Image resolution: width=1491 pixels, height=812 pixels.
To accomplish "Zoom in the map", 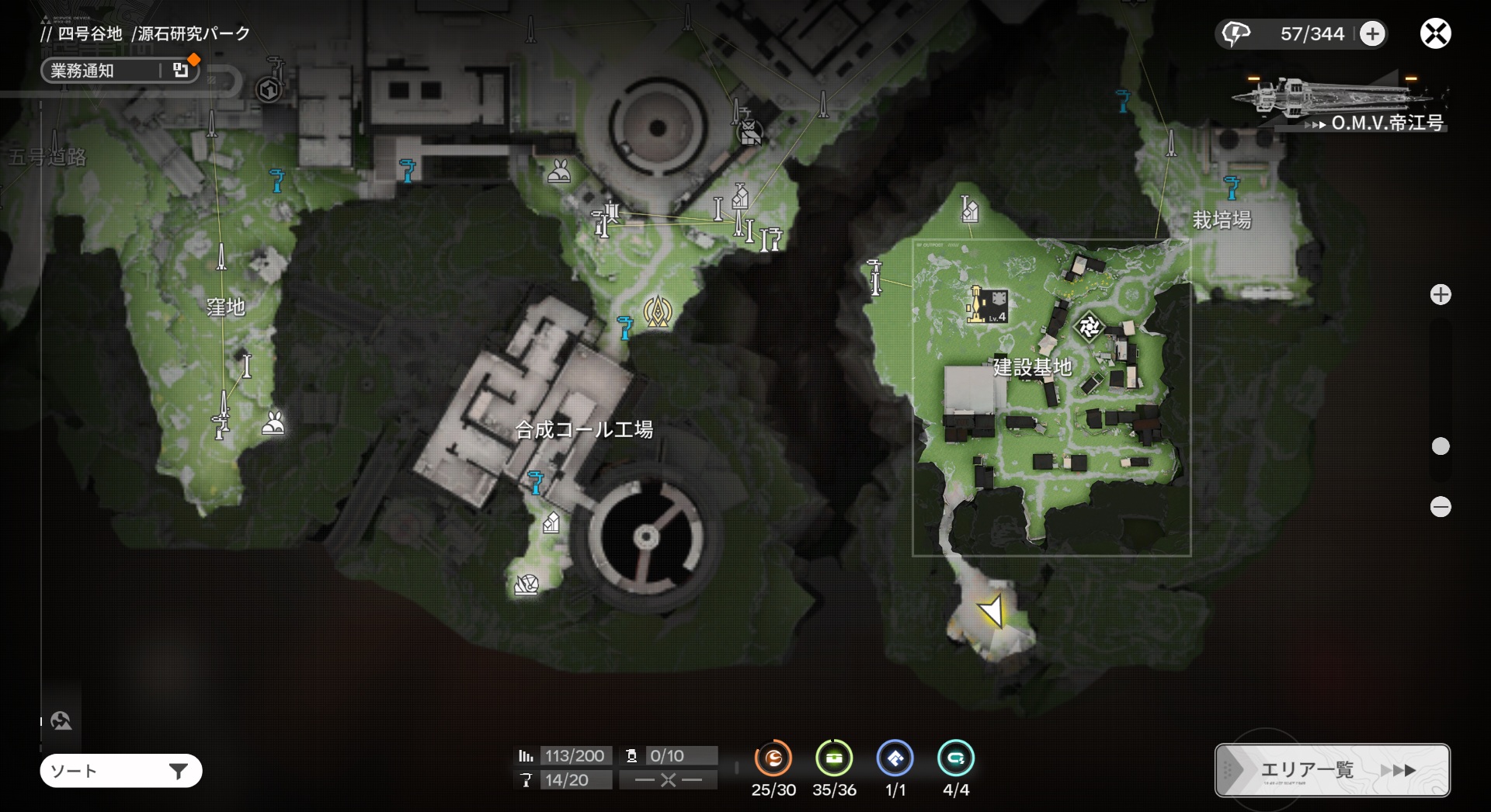I will click(x=1441, y=295).
